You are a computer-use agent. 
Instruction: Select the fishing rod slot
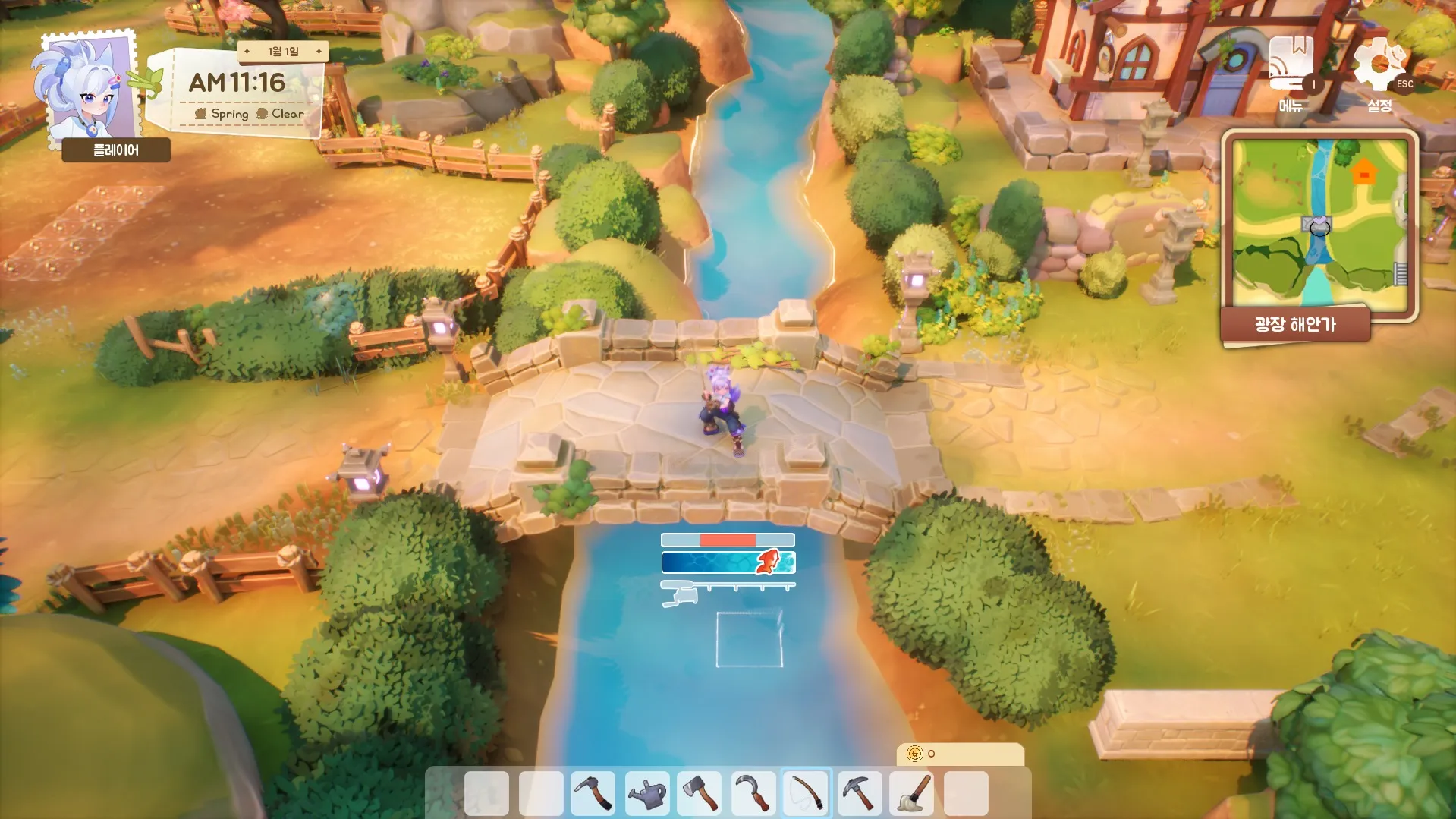pos(806,793)
